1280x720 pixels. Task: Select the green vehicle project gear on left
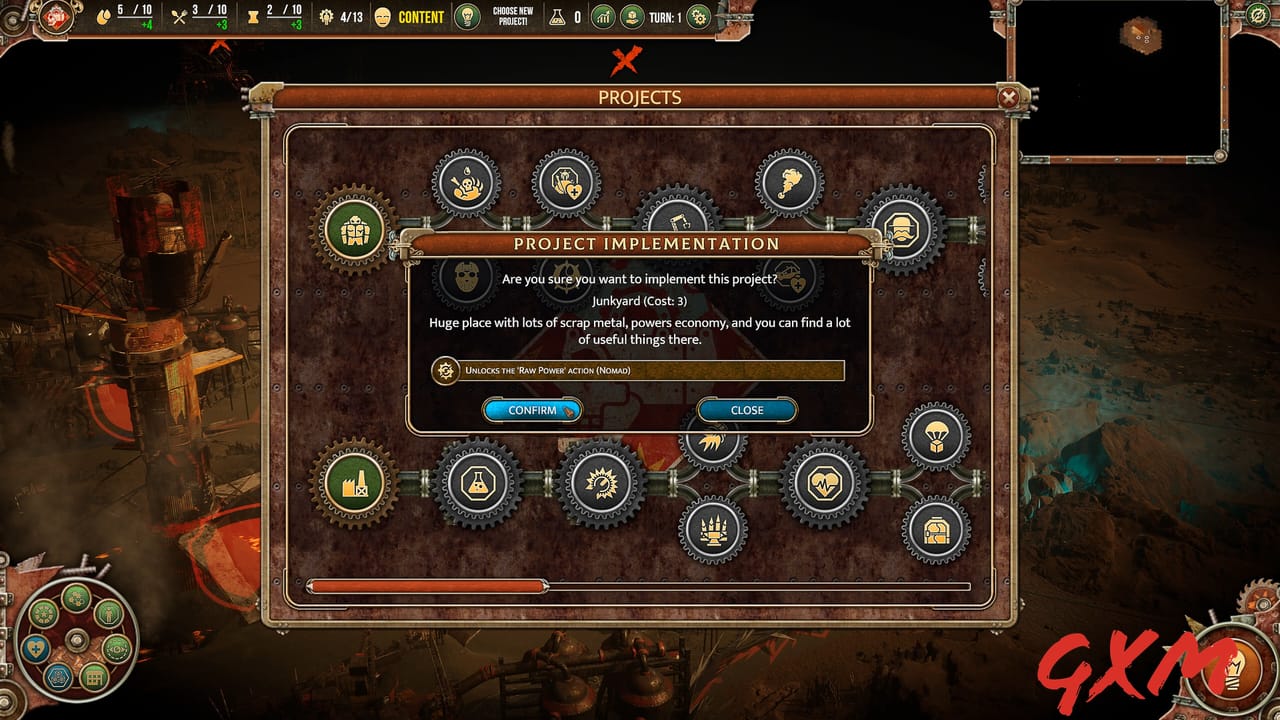point(352,230)
